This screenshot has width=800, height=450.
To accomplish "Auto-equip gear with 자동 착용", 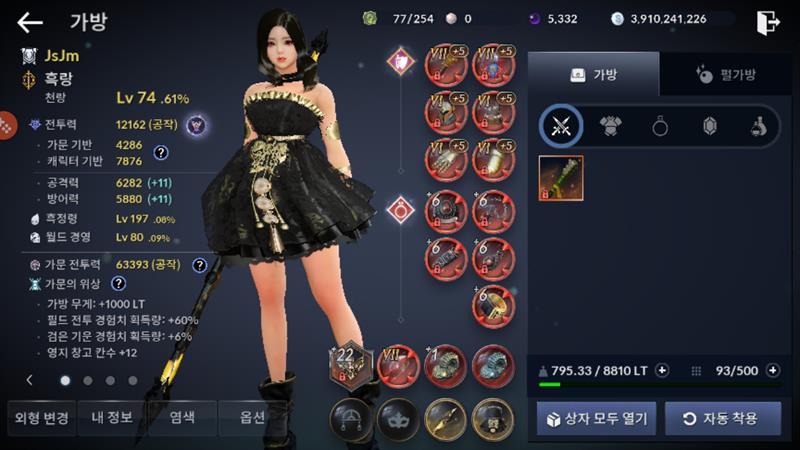I will click(x=724, y=418).
